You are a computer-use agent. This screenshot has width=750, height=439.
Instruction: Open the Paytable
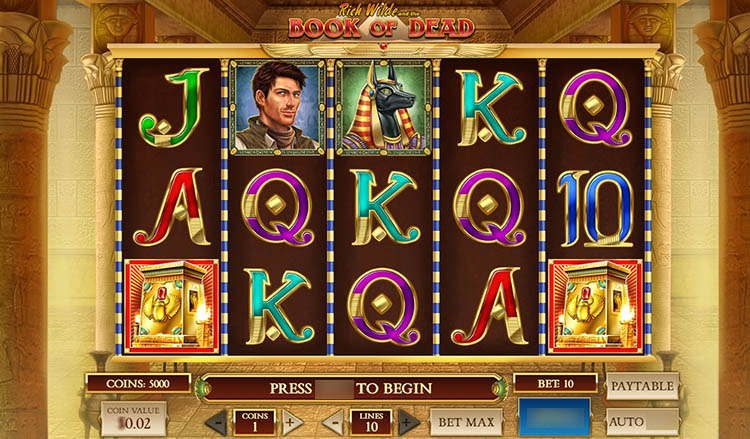[x=642, y=386]
